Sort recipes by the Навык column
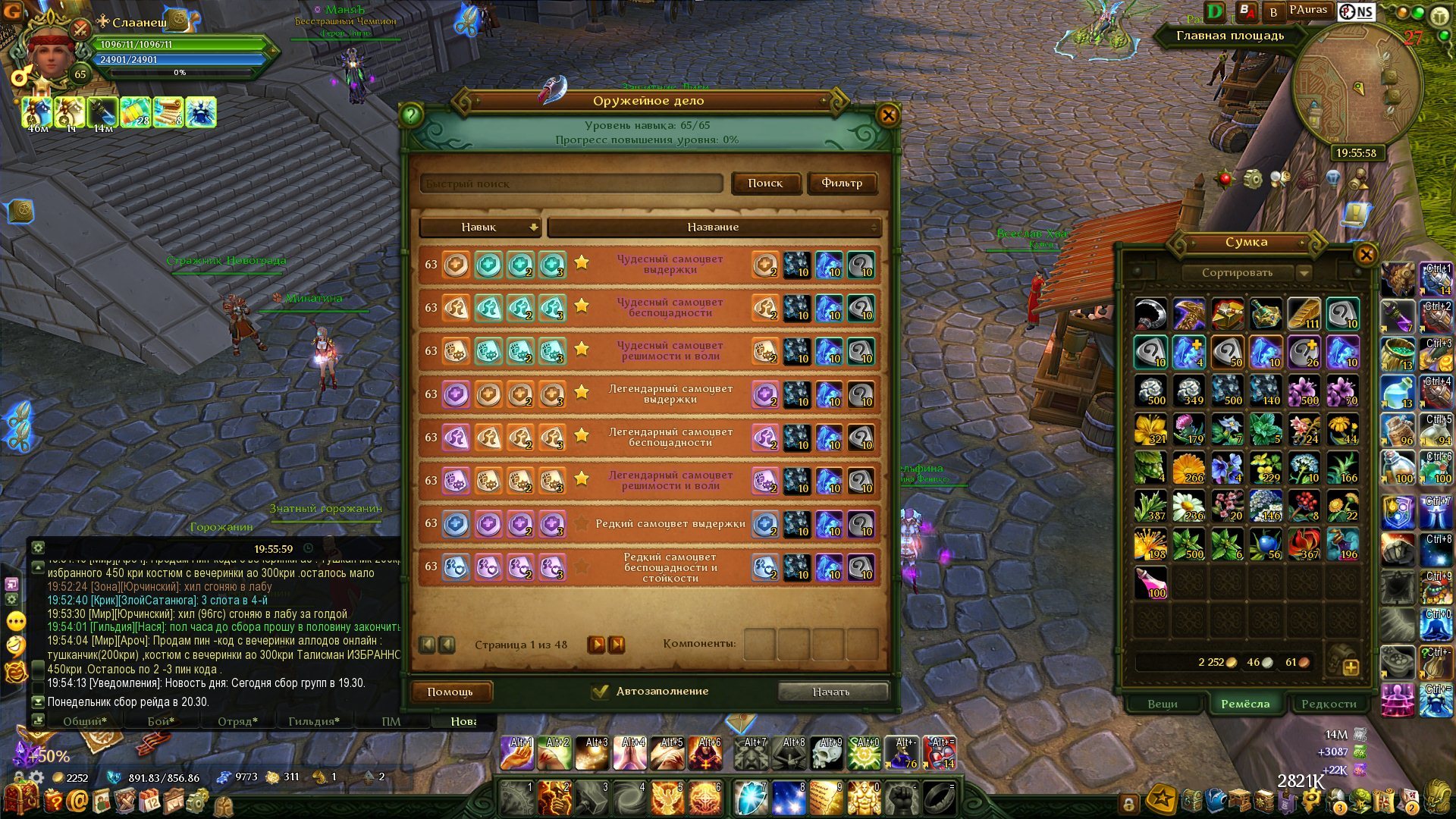 479,227
